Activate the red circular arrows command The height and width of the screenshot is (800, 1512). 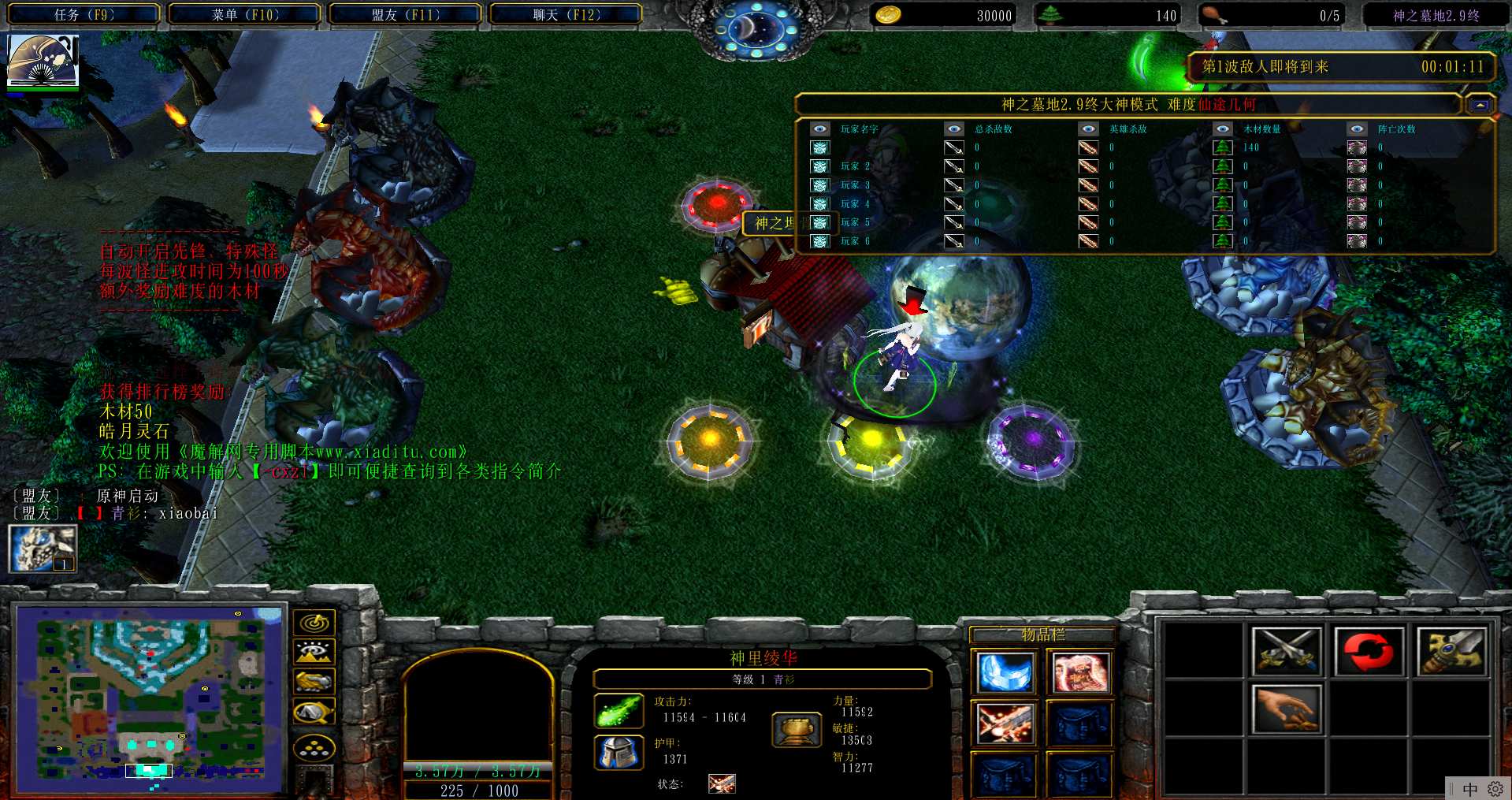click(x=1369, y=652)
